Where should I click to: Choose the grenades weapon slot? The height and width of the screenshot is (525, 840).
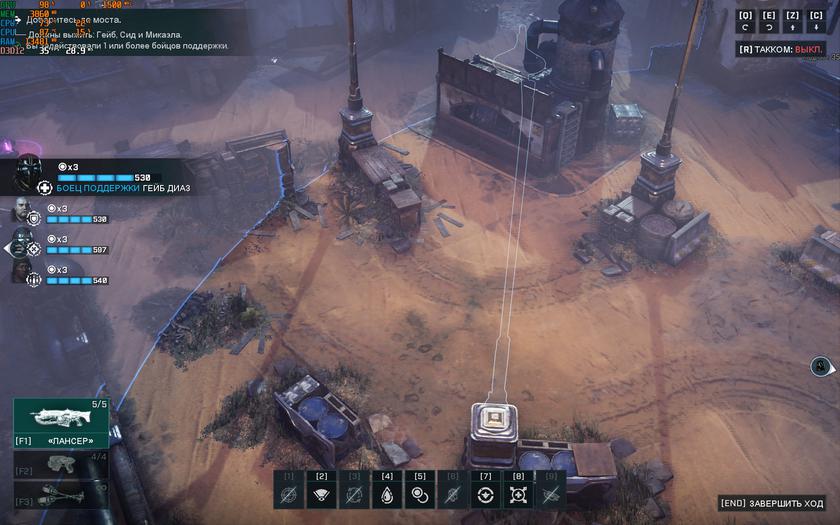(60, 496)
